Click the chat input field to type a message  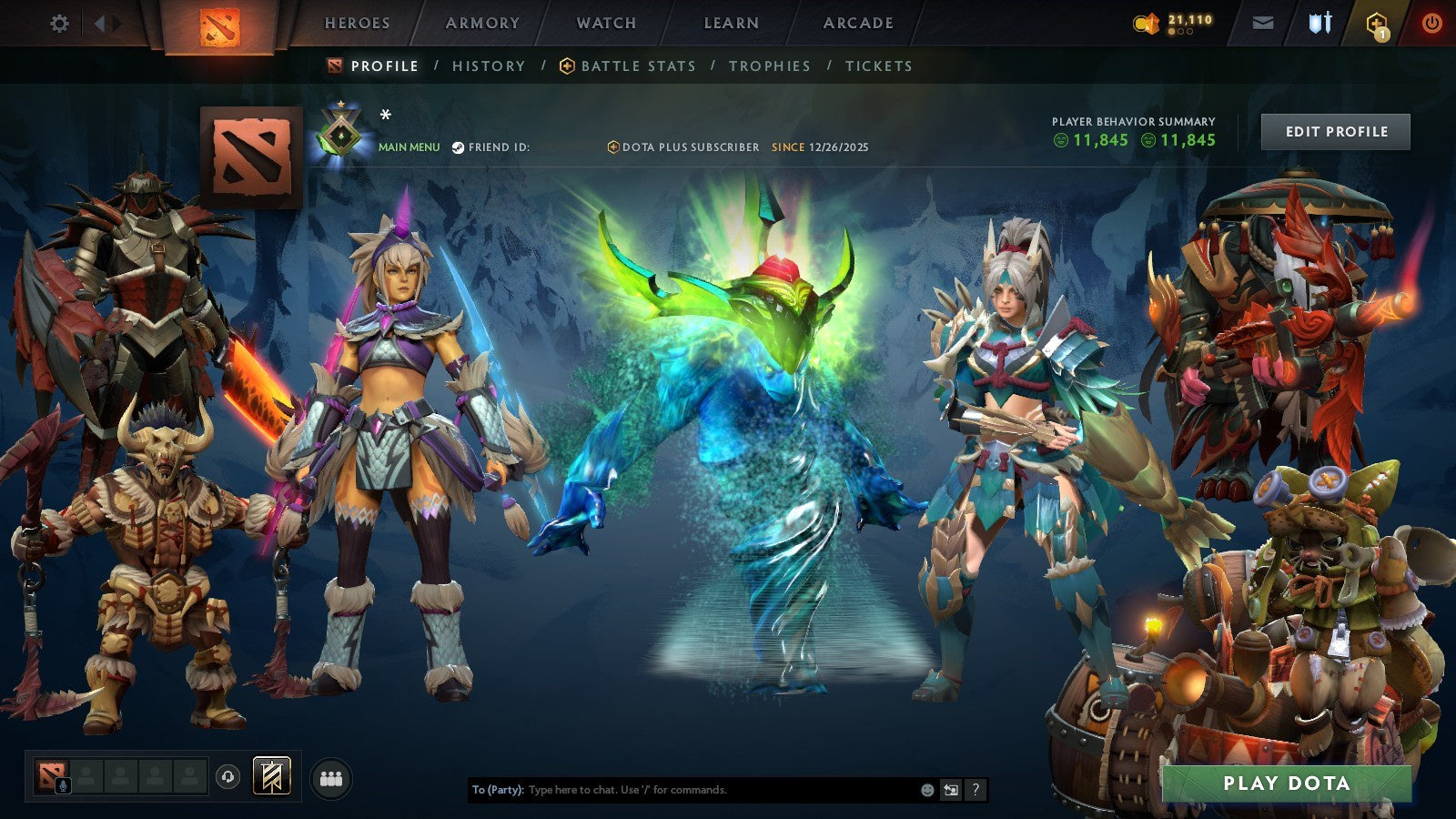click(682, 791)
